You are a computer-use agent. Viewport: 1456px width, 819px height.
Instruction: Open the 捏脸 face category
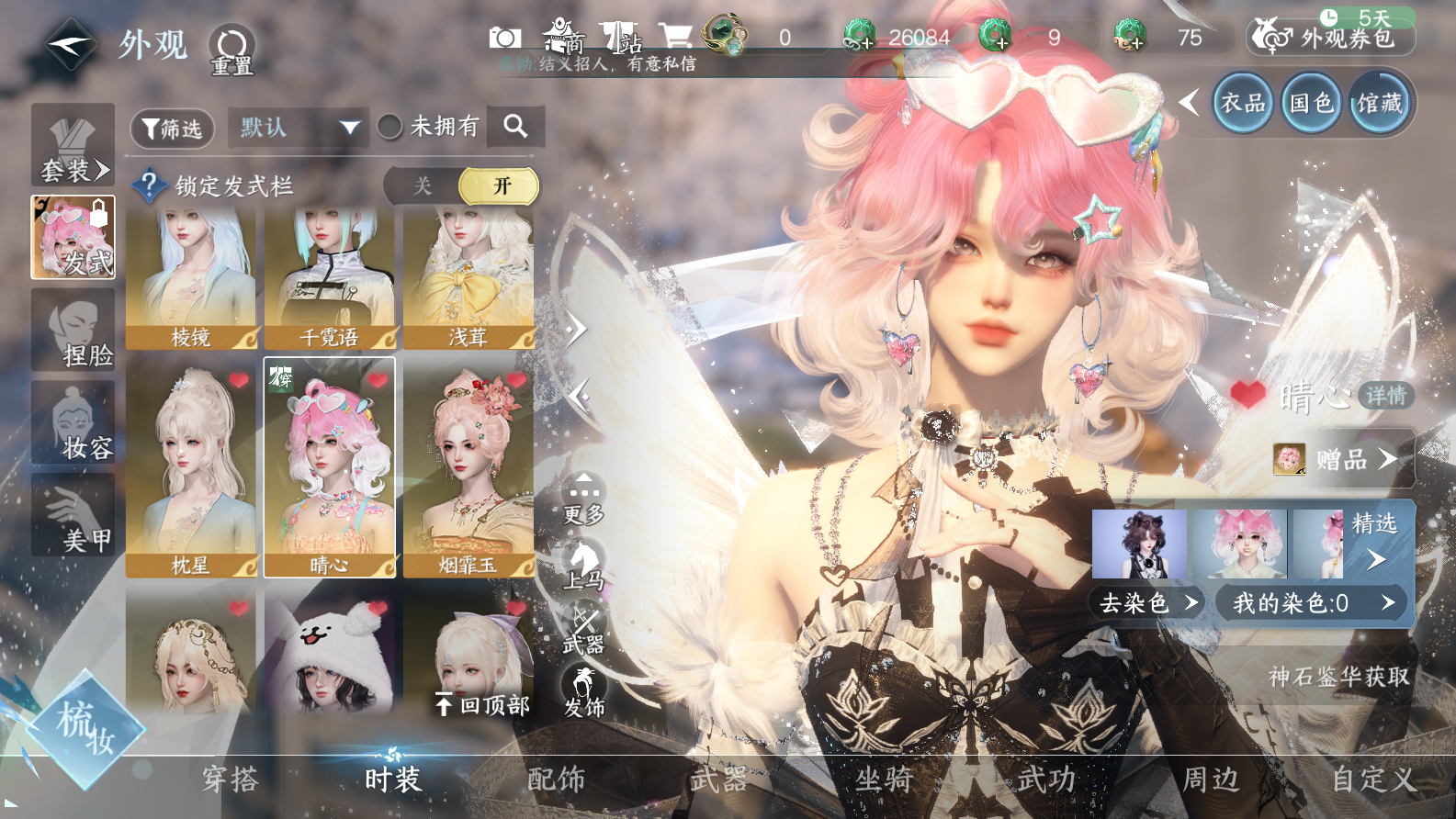[73, 331]
